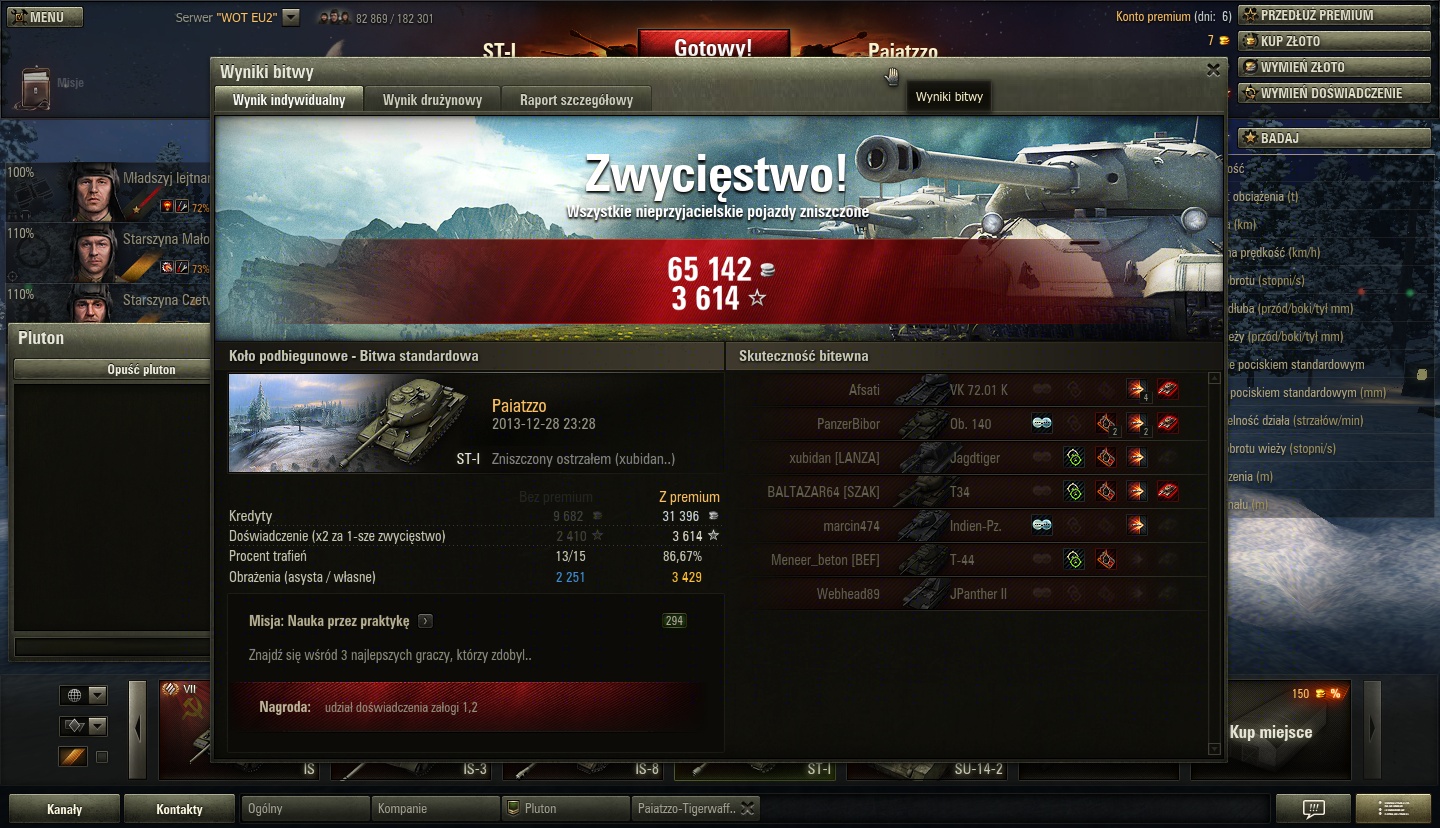Close the Wyniki bitwy window

click(1213, 70)
